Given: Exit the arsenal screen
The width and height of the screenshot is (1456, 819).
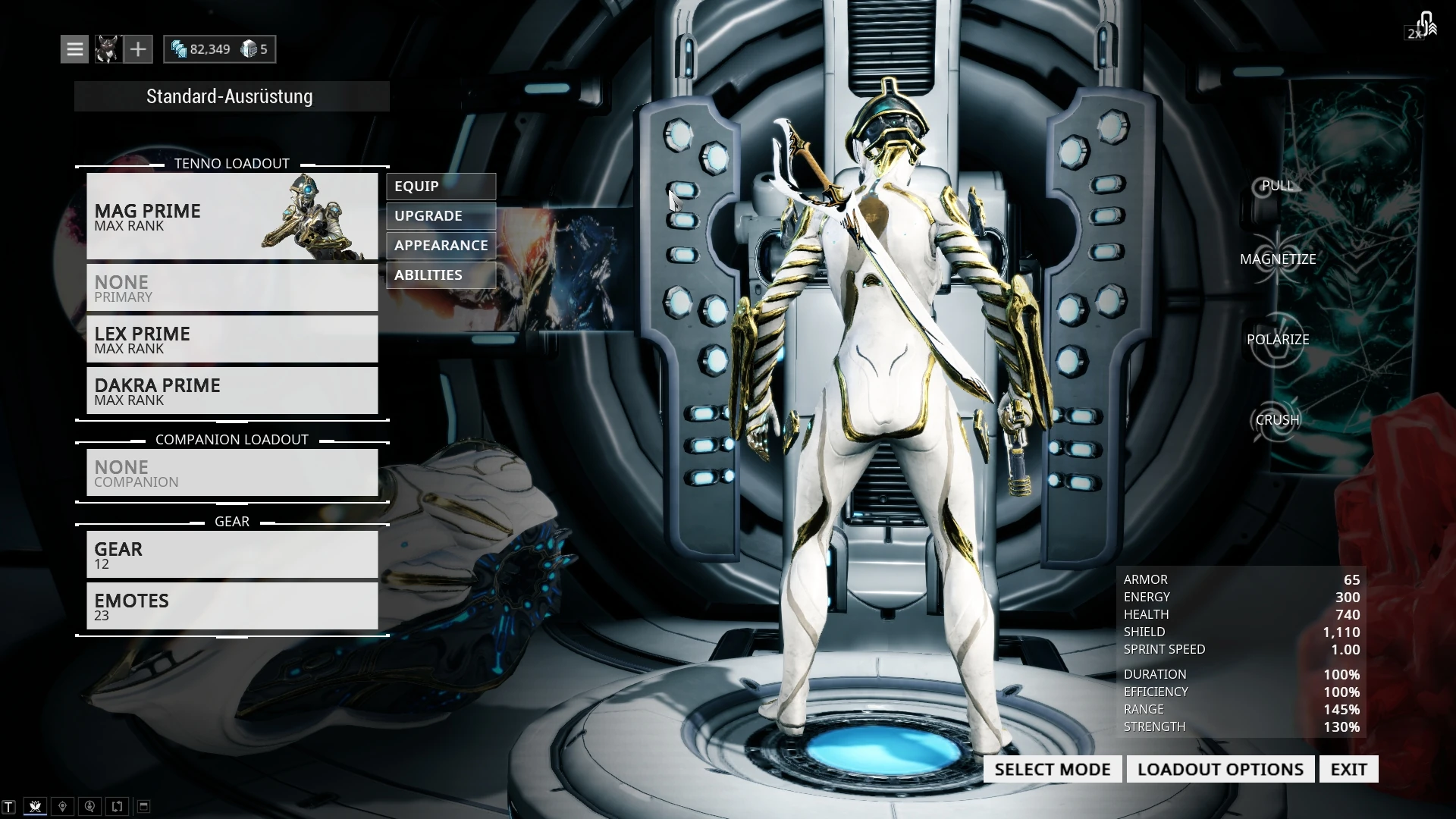Looking at the screenshot, I should point(1348,769).
